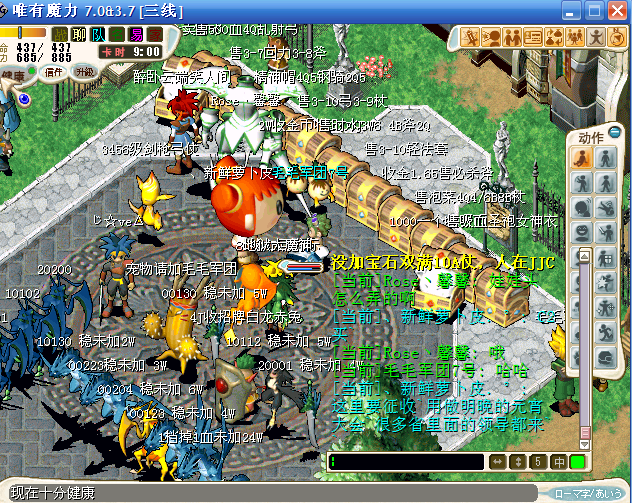Screen dimensions: 632x503
Task: Open the 信件 mail button
Action: (x=53, y=72)
